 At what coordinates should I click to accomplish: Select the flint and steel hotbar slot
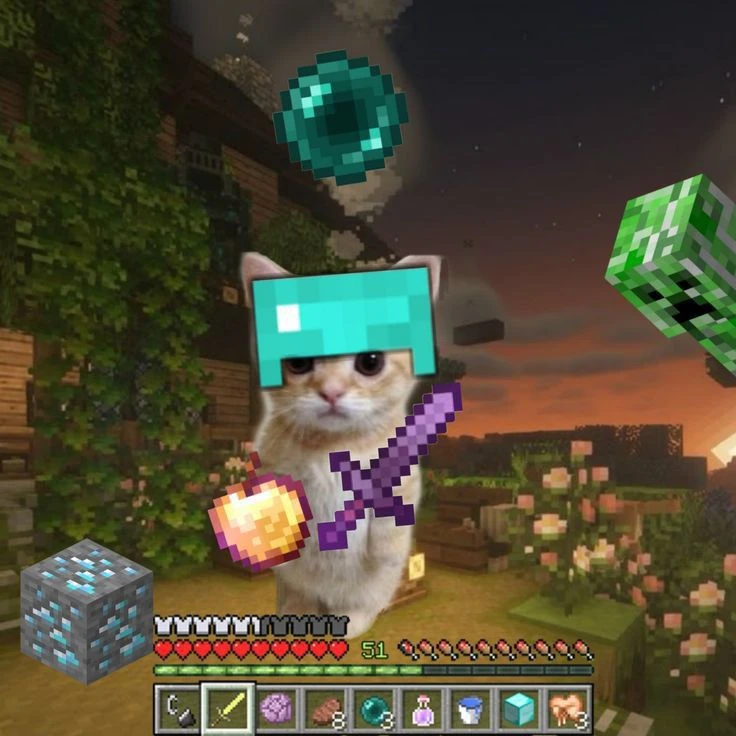coord(178,709)
